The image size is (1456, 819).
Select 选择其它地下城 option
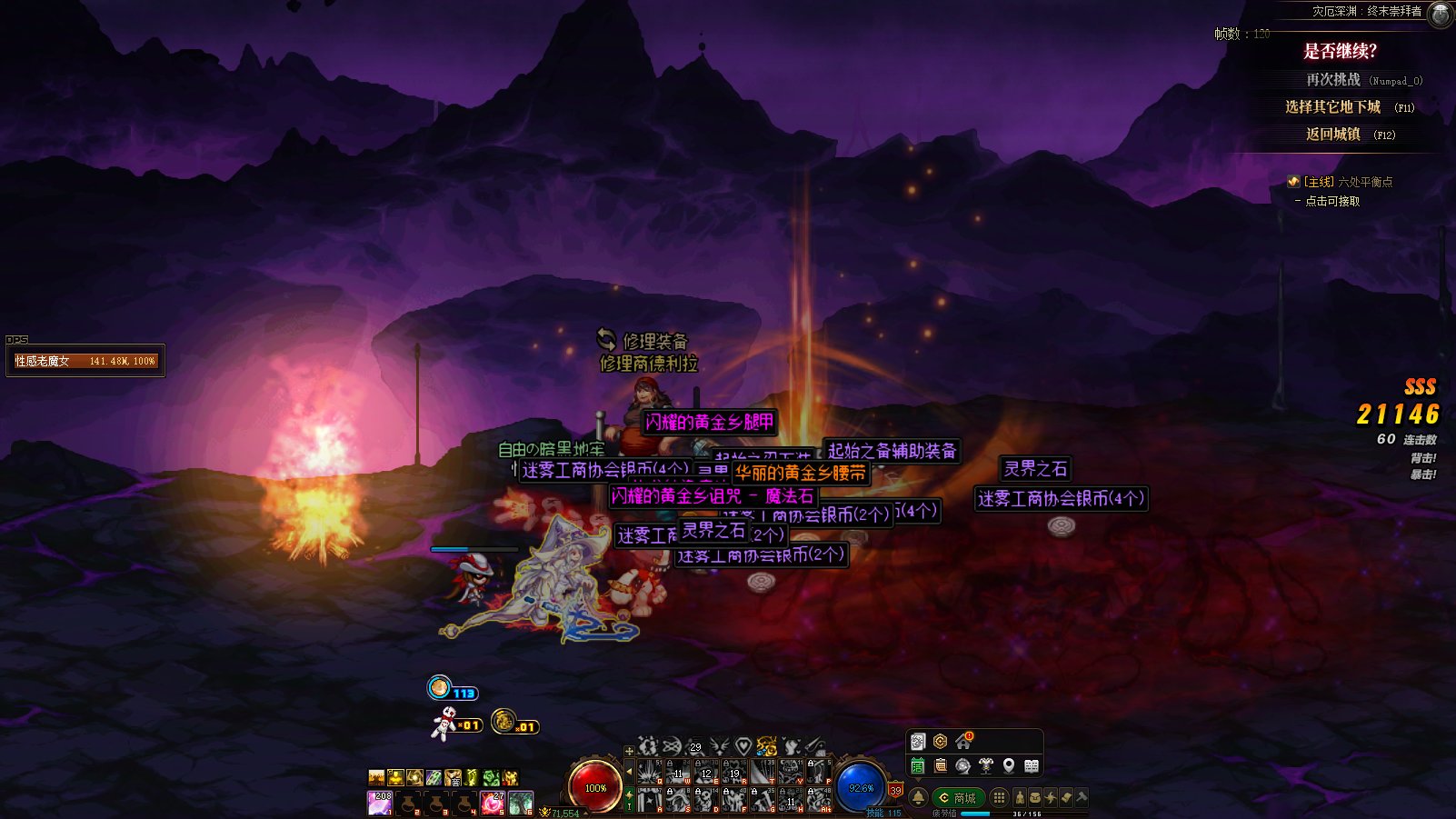point(1332,107)
